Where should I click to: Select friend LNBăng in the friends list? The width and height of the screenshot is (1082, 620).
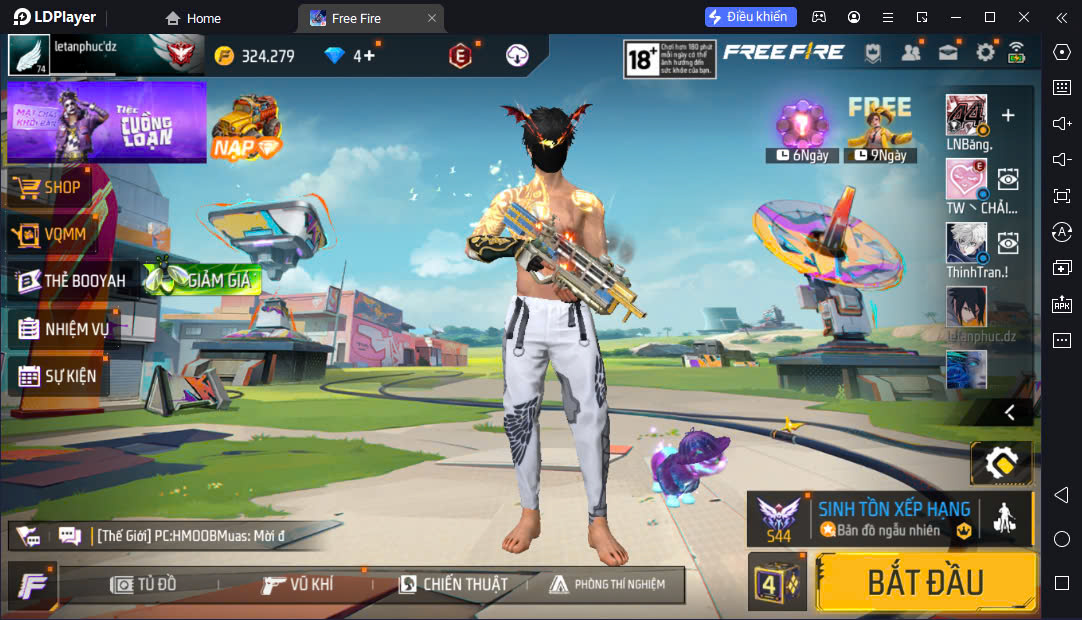click(x=967, y=116)
